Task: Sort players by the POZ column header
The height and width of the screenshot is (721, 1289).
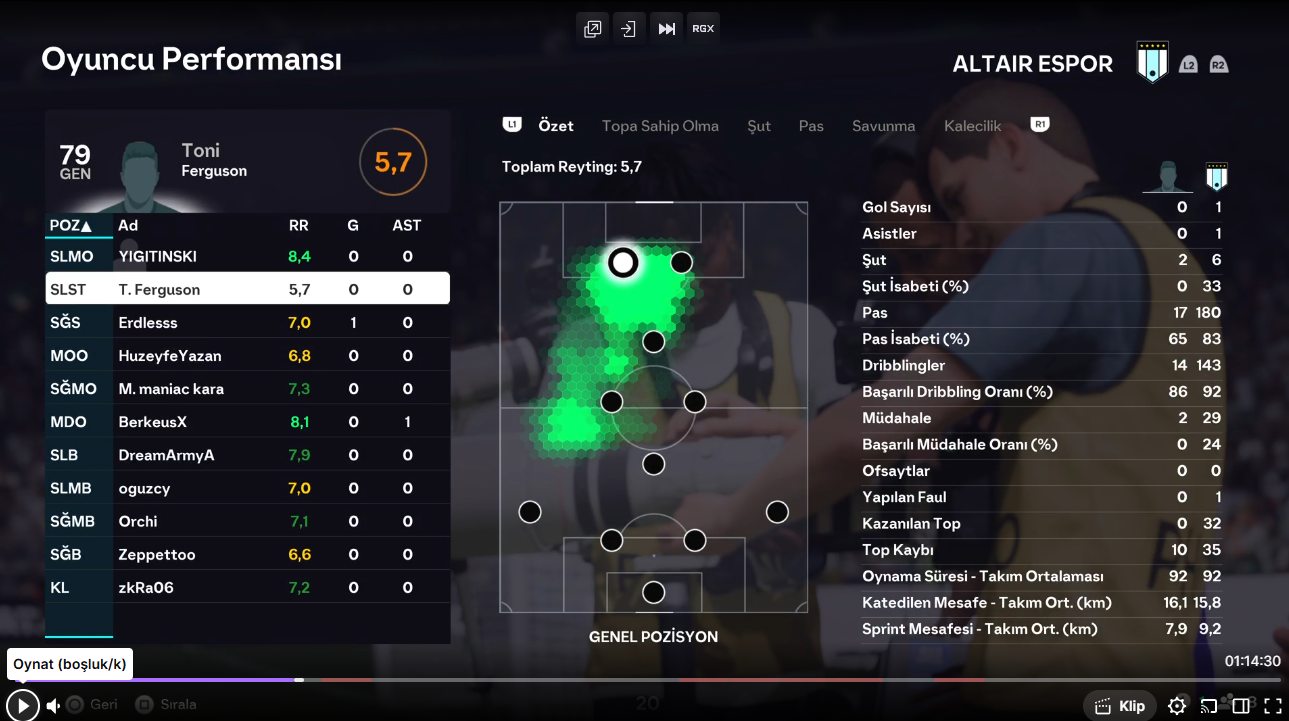Action: point(71,225)
